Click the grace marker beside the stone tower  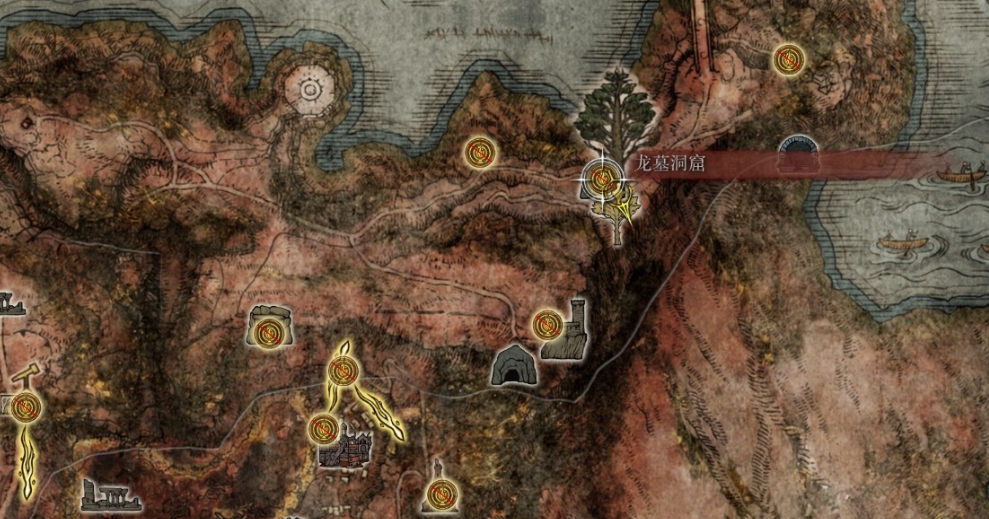[547, 323]
